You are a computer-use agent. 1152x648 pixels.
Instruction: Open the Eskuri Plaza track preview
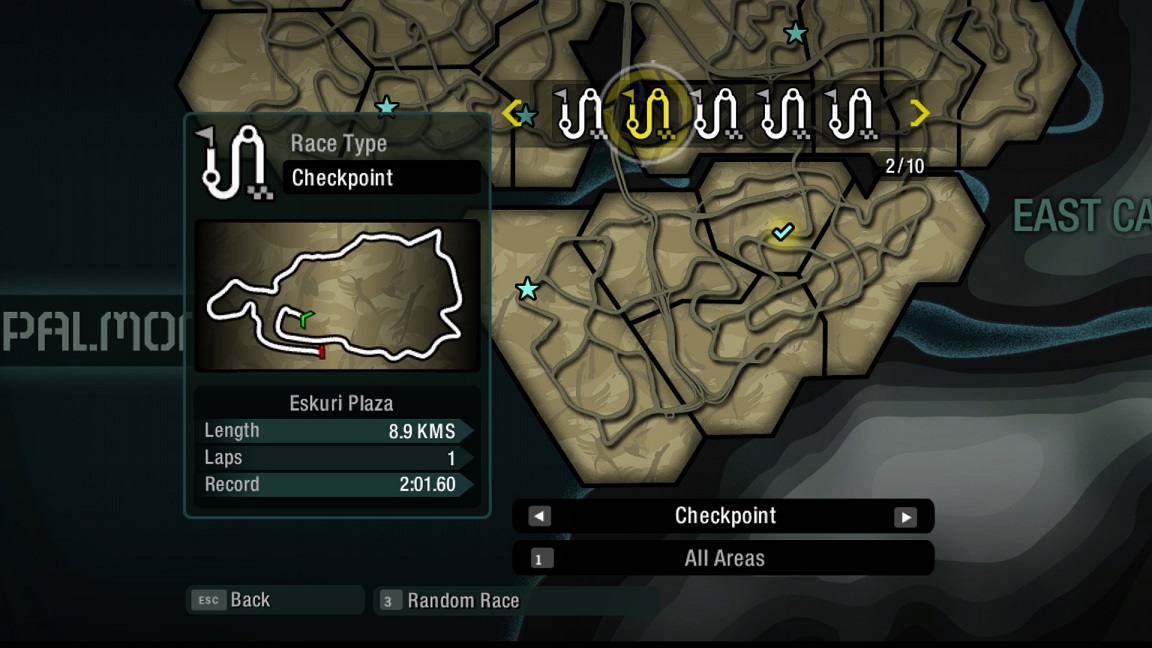337,296
